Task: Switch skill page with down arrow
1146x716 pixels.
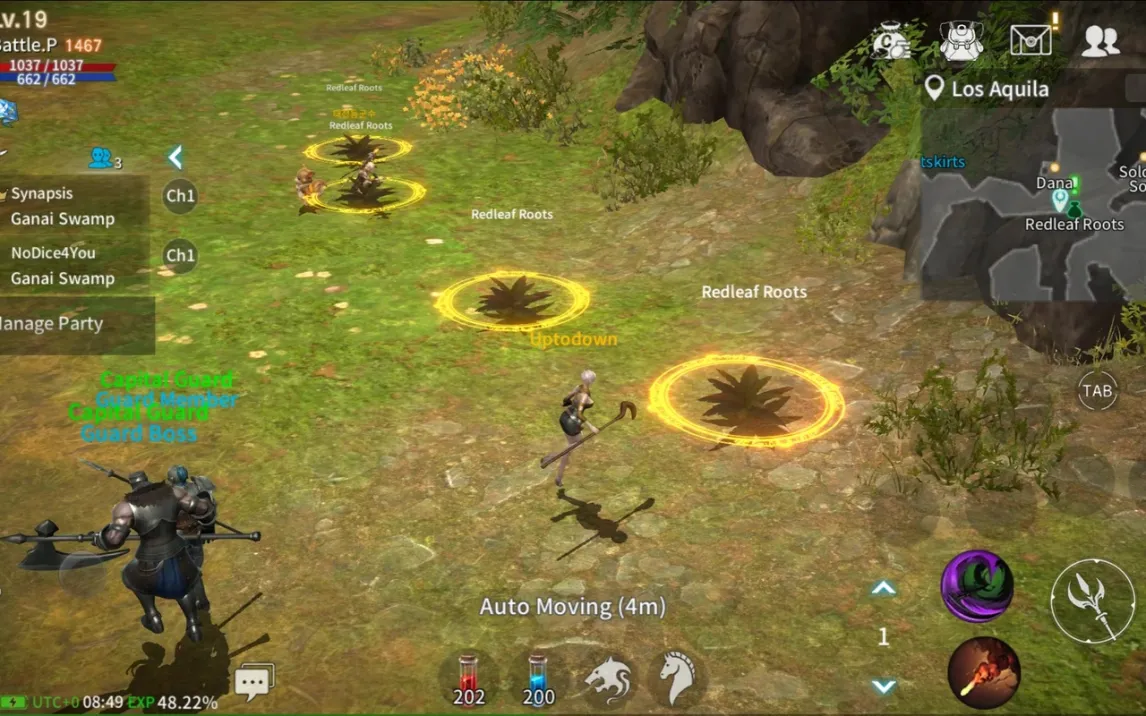Action: point(883,686)
